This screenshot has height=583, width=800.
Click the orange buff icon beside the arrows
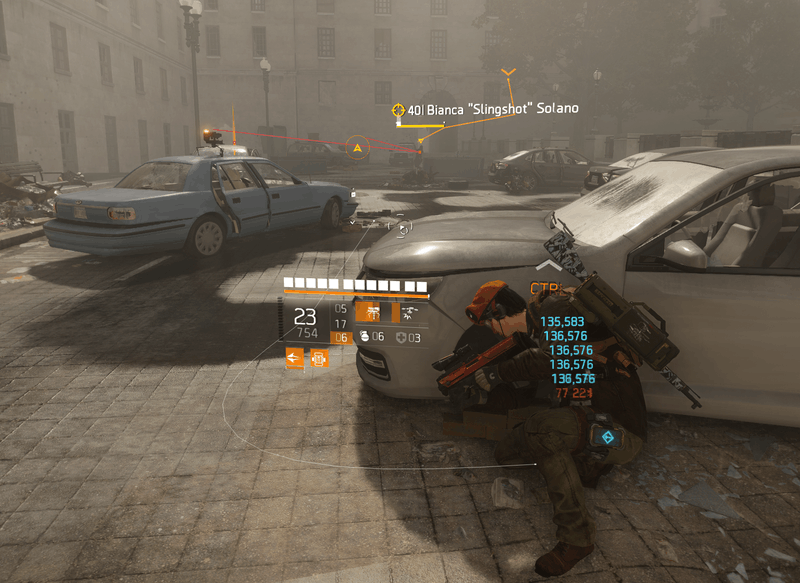click(319, 357)
